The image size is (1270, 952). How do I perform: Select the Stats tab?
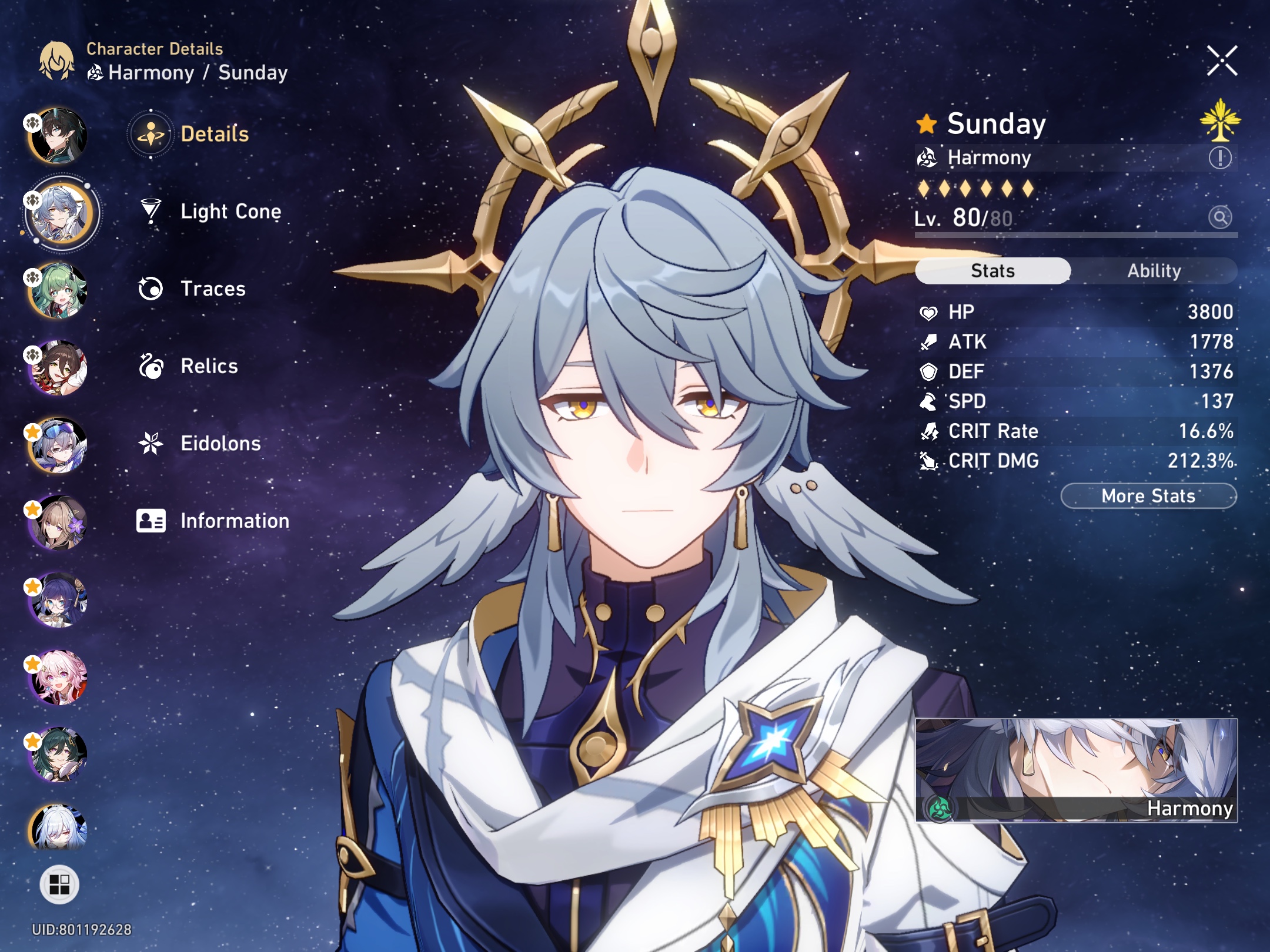click(x=992, y=270)
